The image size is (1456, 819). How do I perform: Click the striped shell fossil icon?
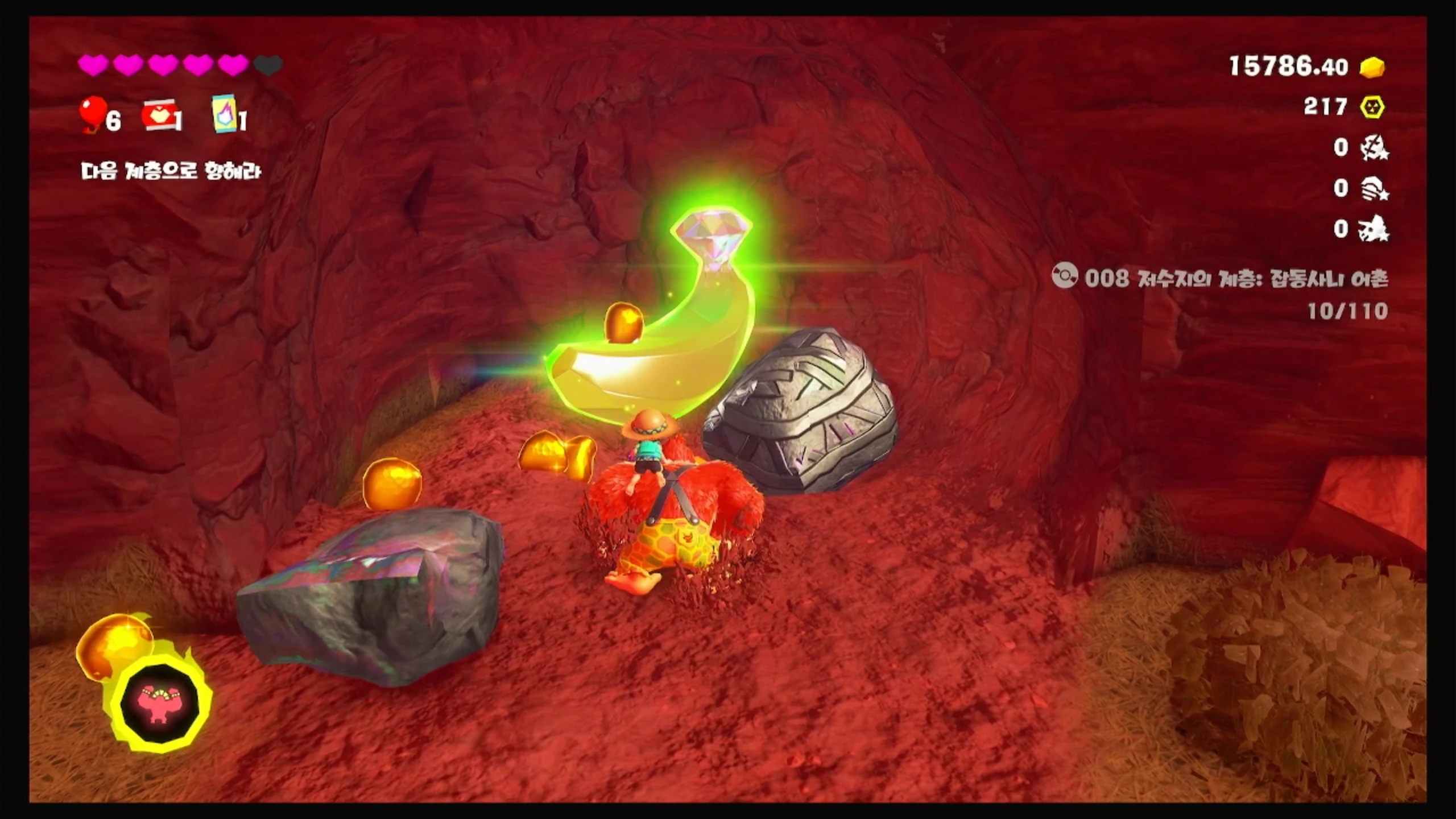point(1374,189)
